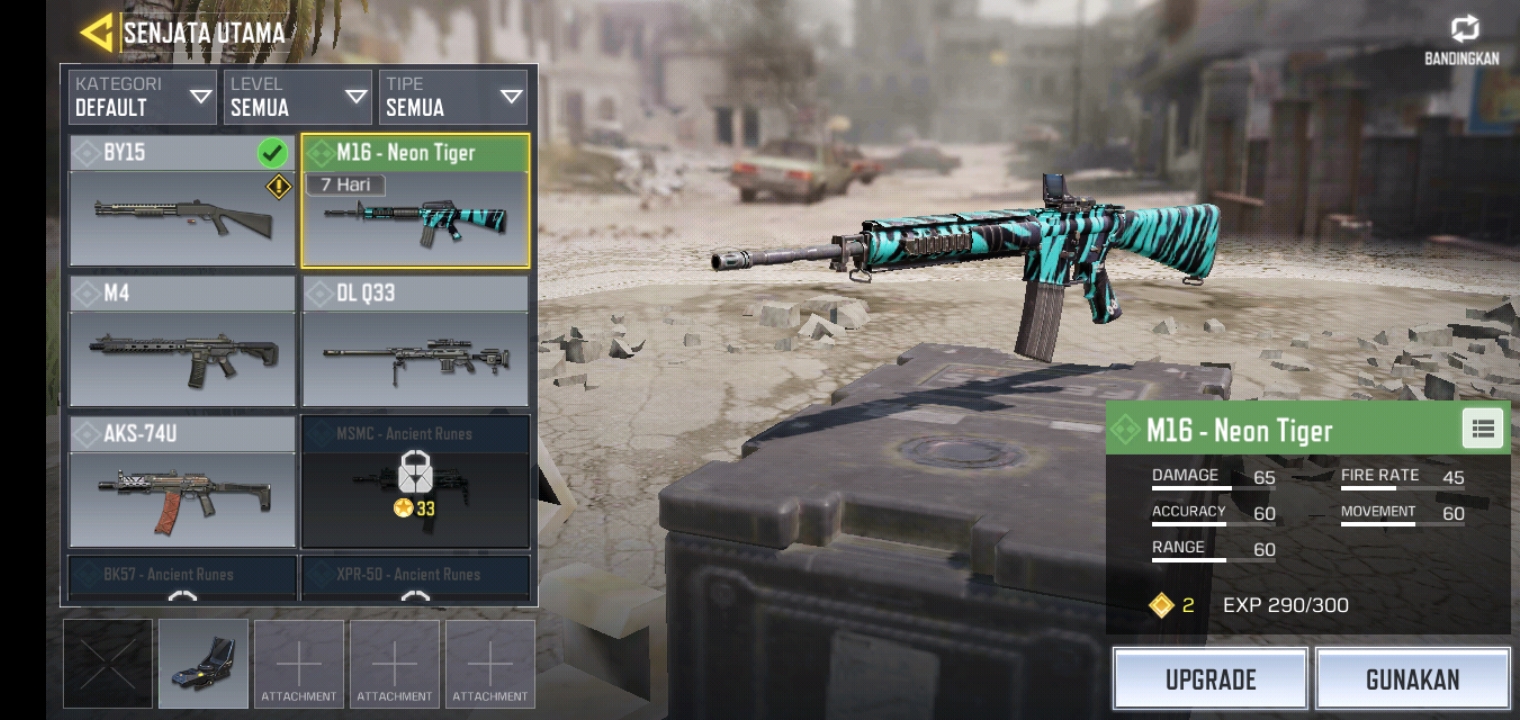The height and width of the screenshot is (720, 1520).
Task: Open the Tipe filter dropdown
Action: click(453, 97)
